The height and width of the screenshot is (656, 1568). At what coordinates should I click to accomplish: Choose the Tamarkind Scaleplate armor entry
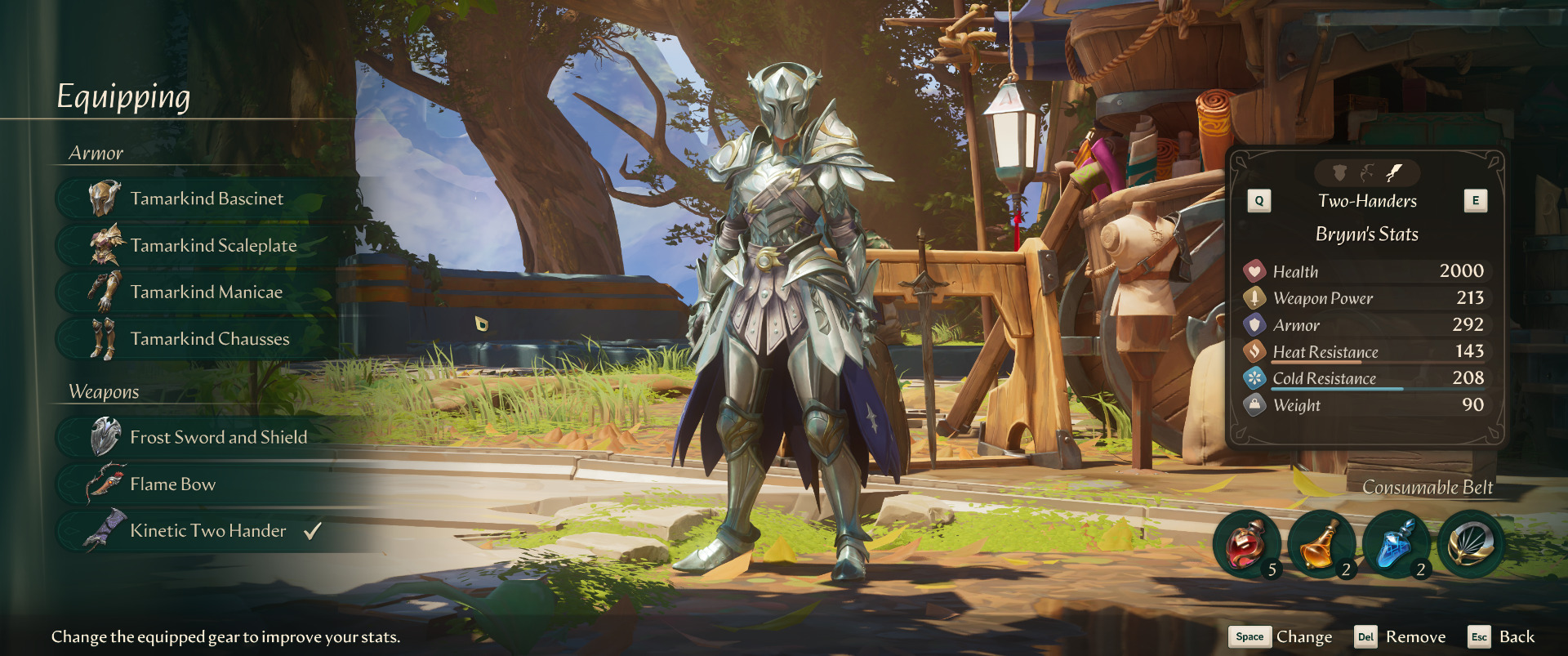click(212, 245)
